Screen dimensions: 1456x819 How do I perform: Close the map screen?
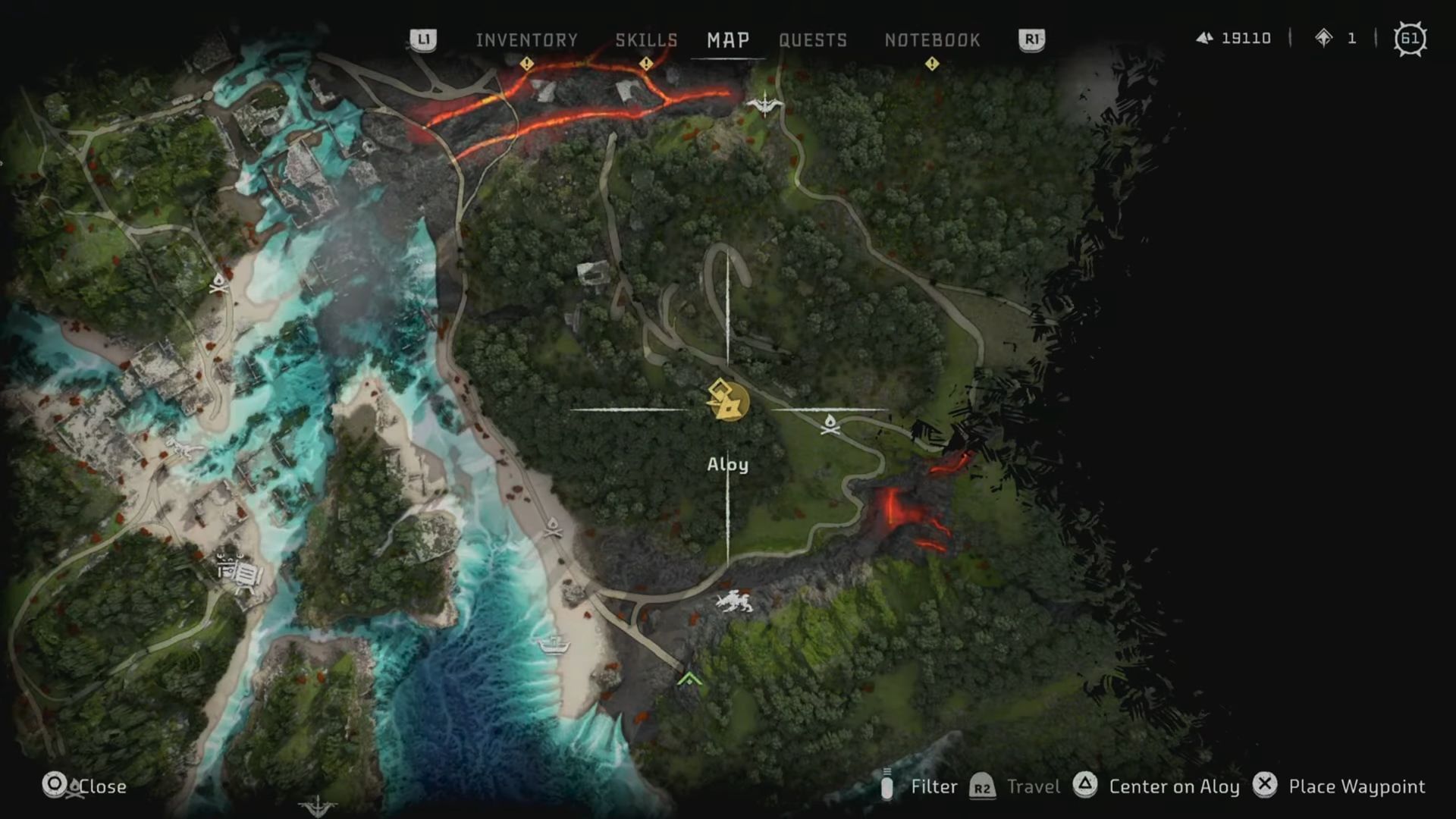[102, 786]
